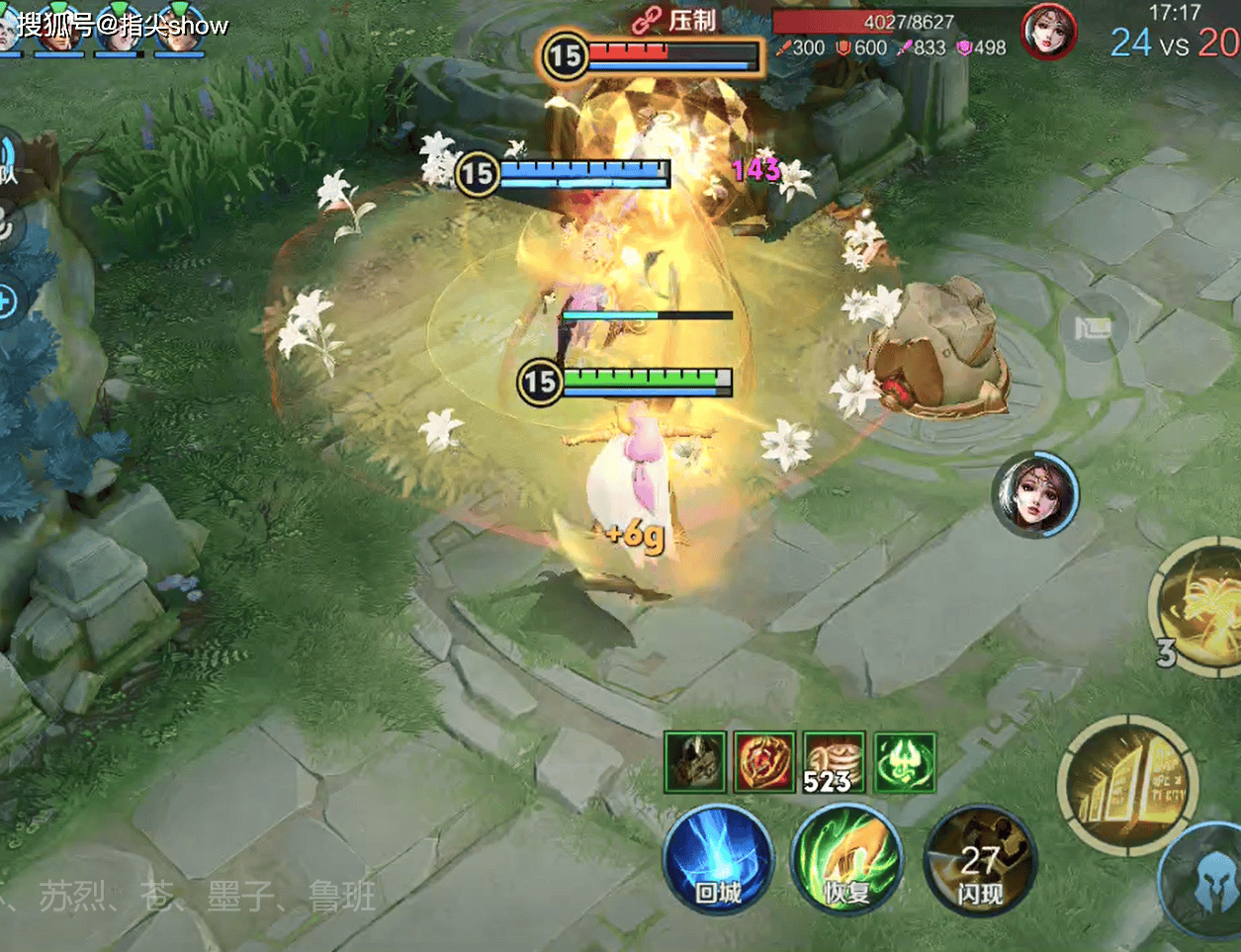Viewport: 1241px width, 952px height.
Task: View the targeted enemy's portrait at top
Action: (1050, 32)
